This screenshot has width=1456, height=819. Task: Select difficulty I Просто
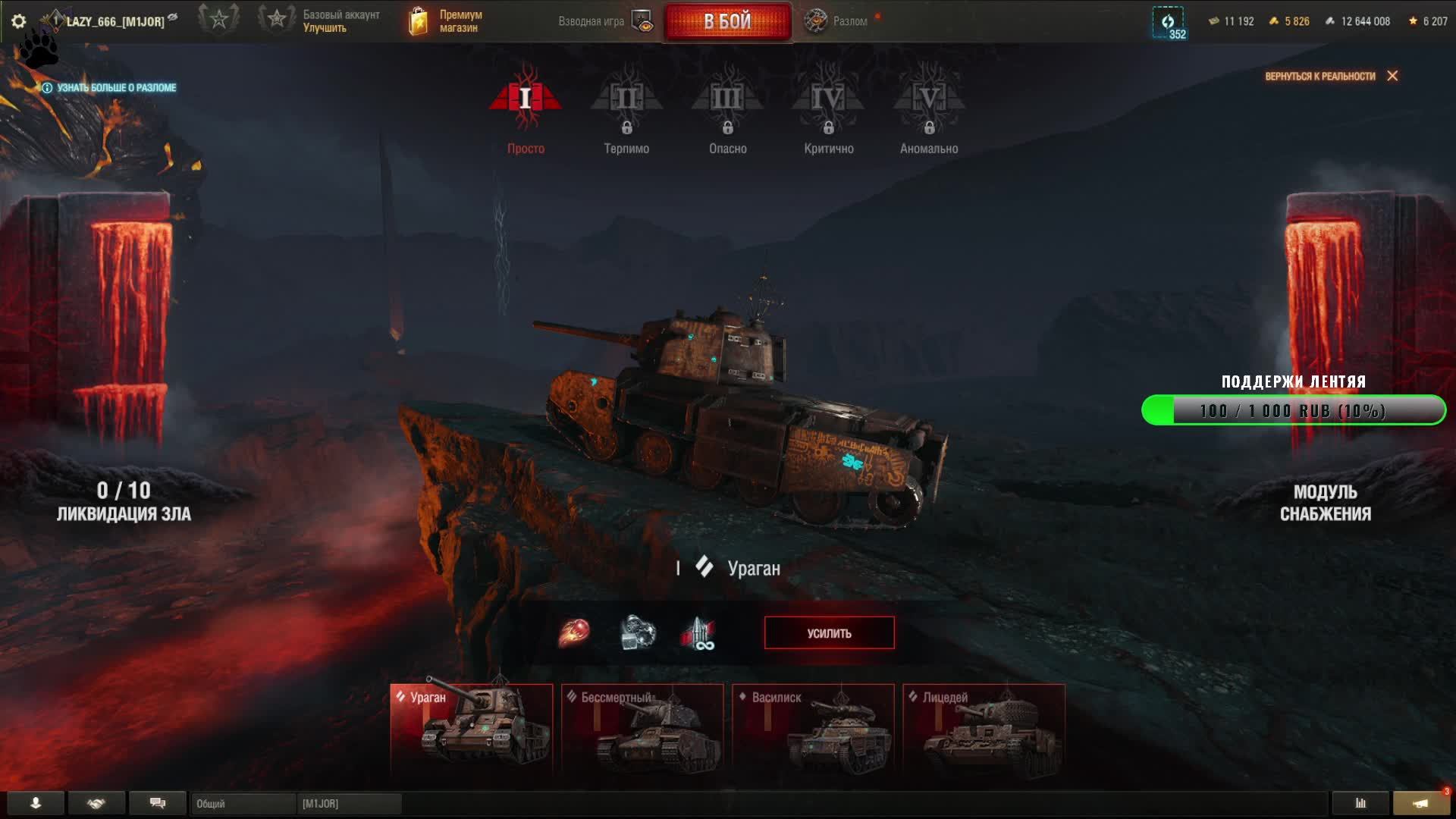tap(525, 110)
